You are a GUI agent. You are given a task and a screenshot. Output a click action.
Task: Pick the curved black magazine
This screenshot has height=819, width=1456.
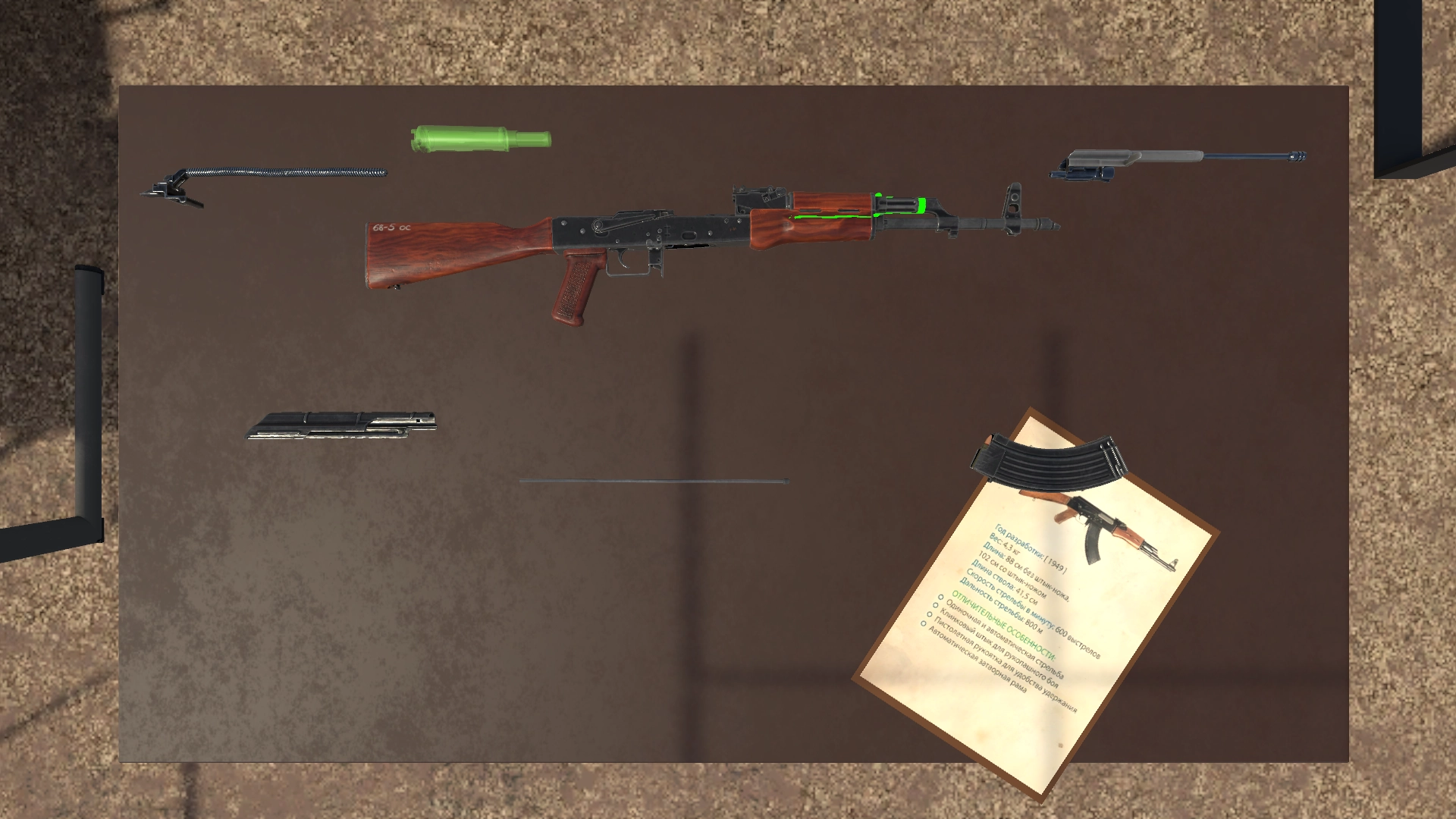click(x=1046, y=461)
